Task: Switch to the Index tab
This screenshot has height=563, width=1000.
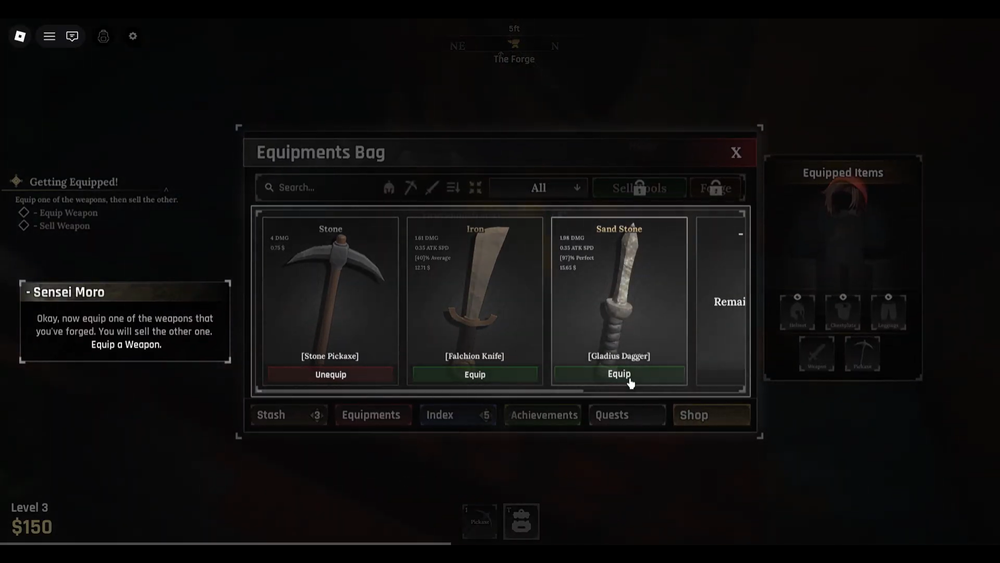Action: point(457,415)
